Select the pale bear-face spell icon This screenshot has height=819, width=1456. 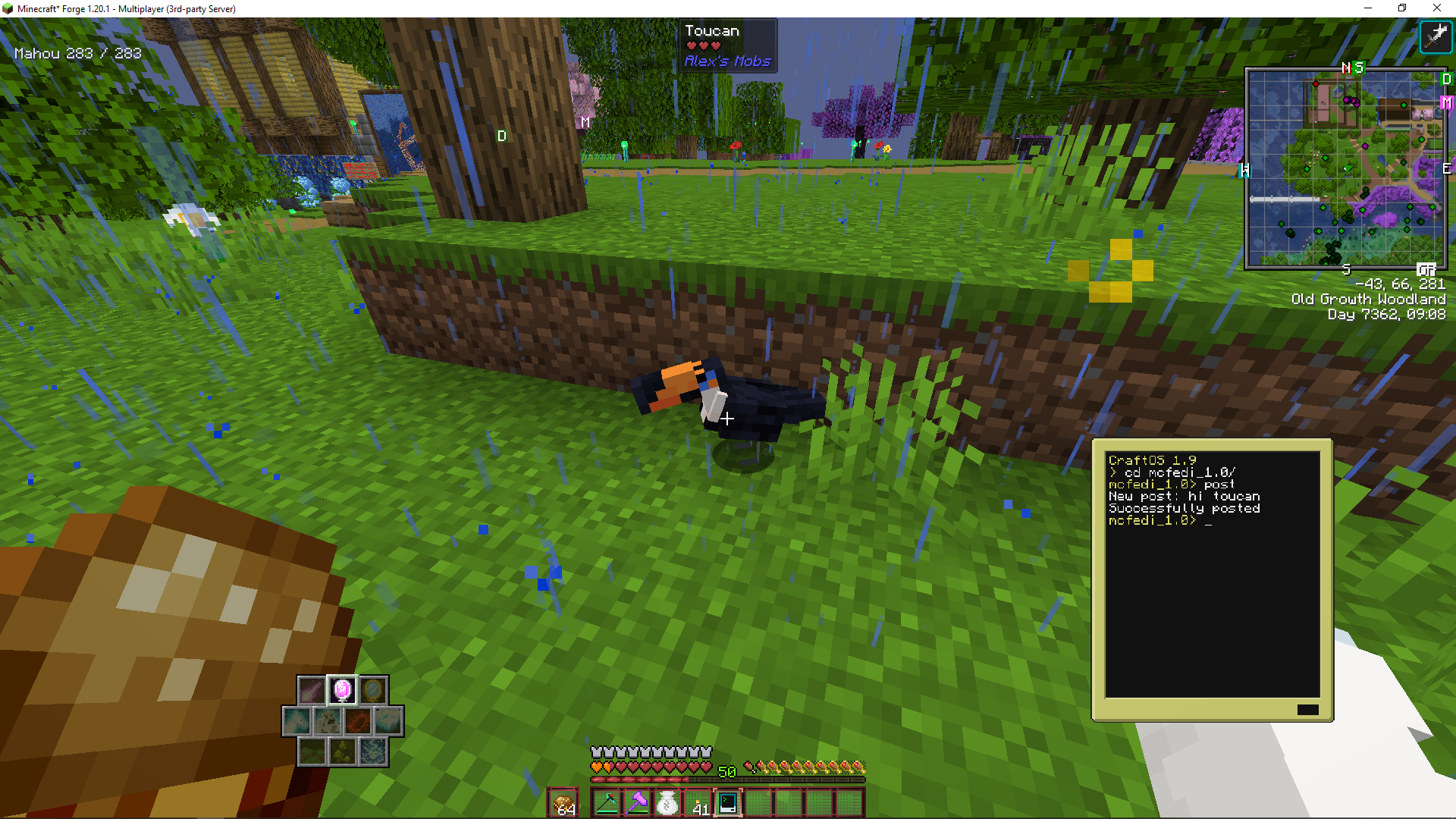pos(328,721)
